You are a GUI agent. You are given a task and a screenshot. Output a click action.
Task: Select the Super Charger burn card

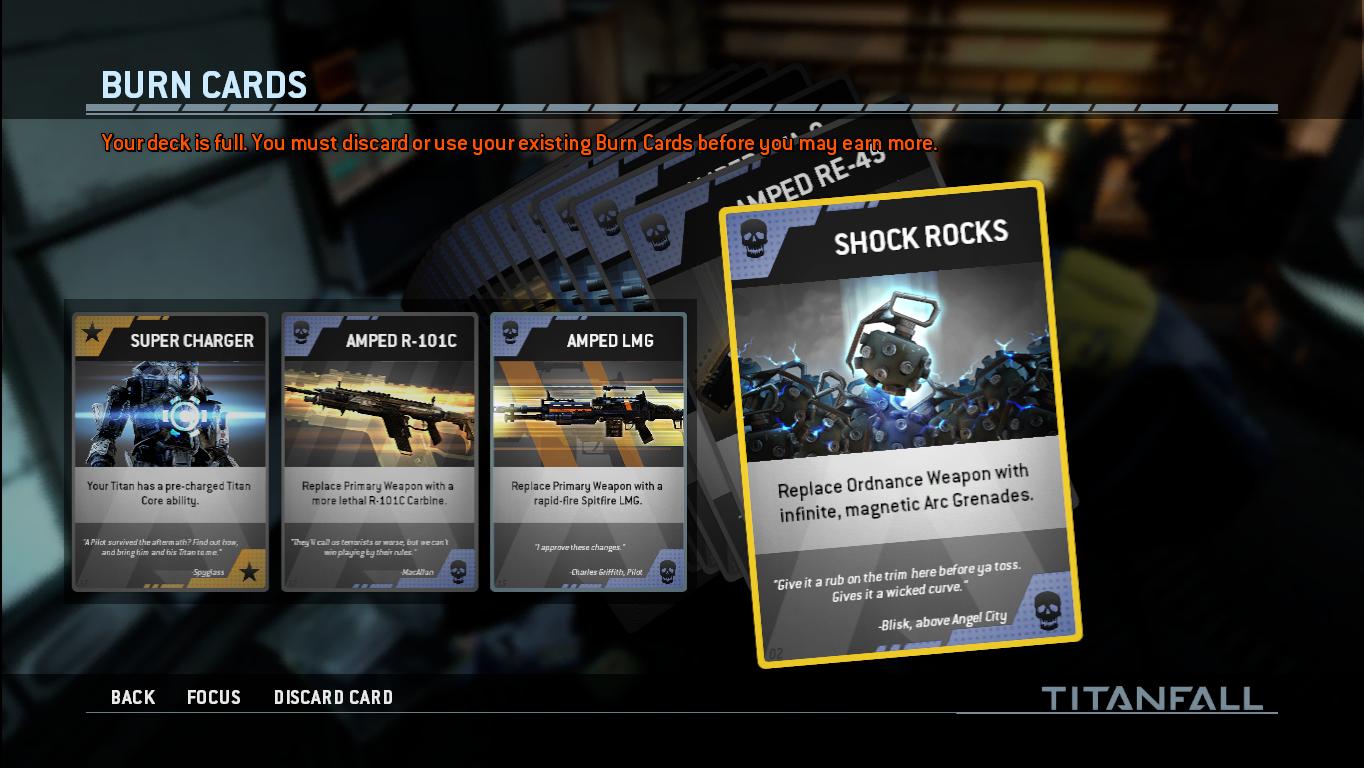[x=170, y=452]
